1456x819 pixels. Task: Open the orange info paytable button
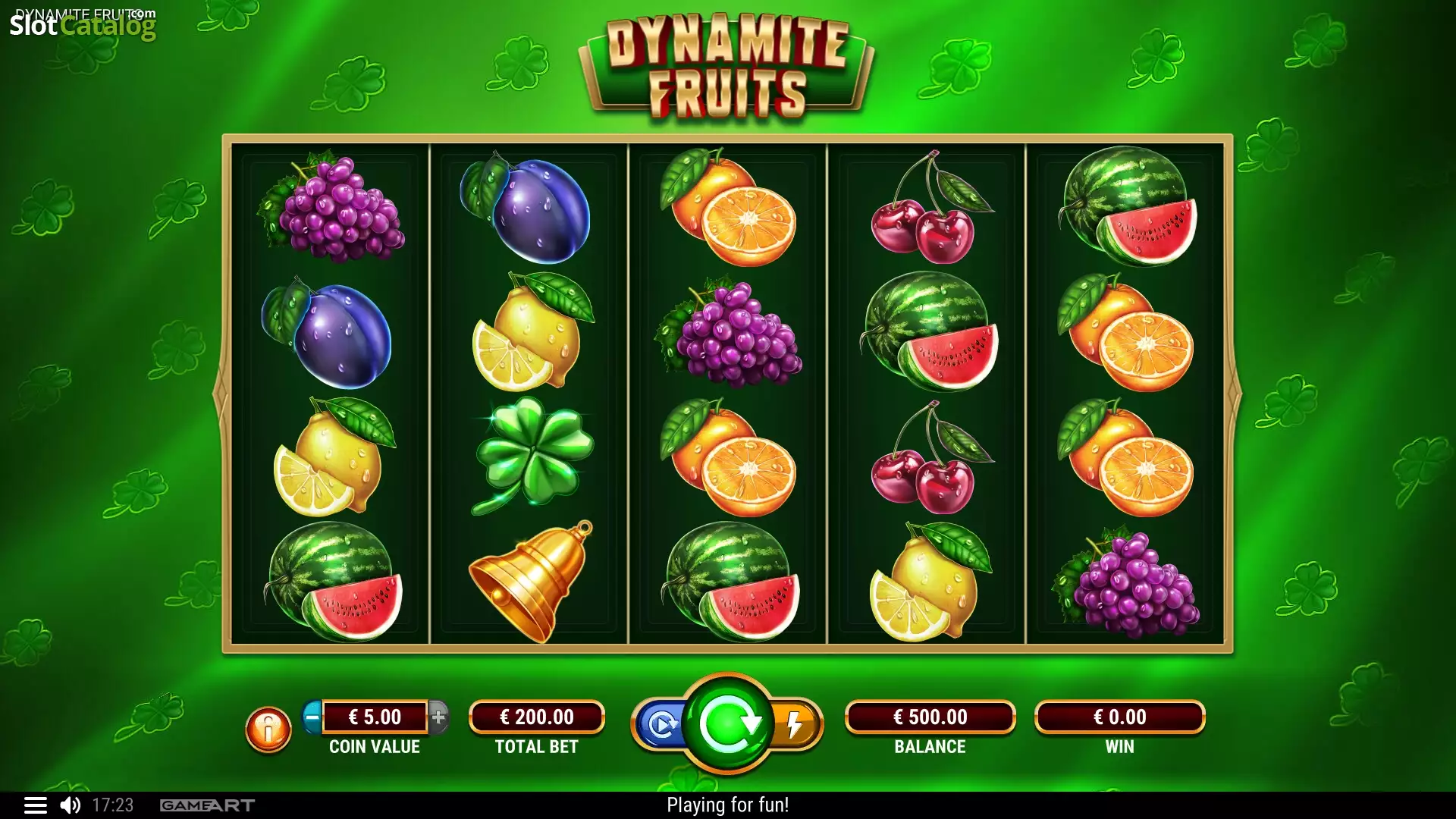coord(268,730)
